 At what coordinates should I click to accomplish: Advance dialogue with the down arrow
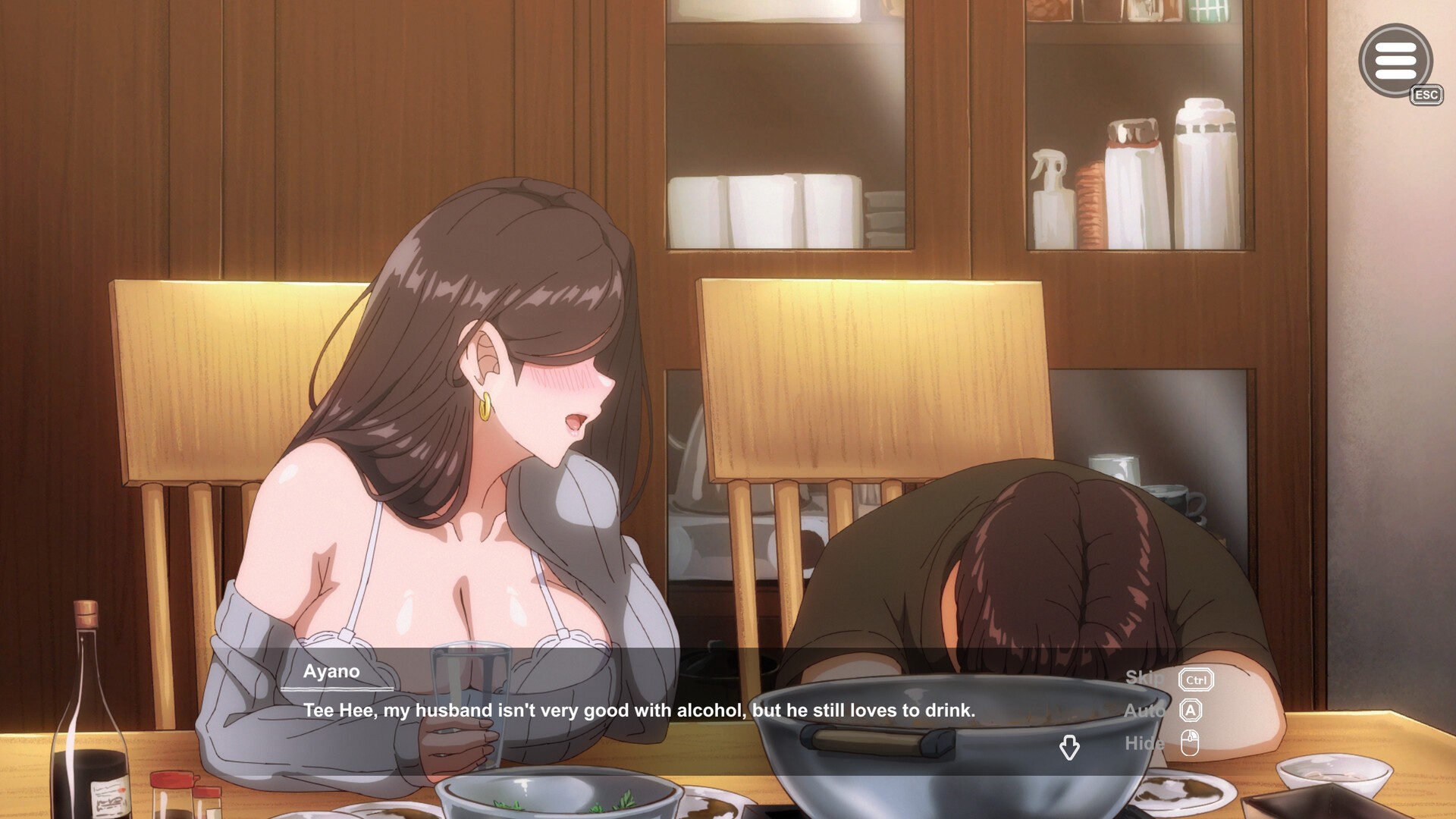[x=1069, y=748]
